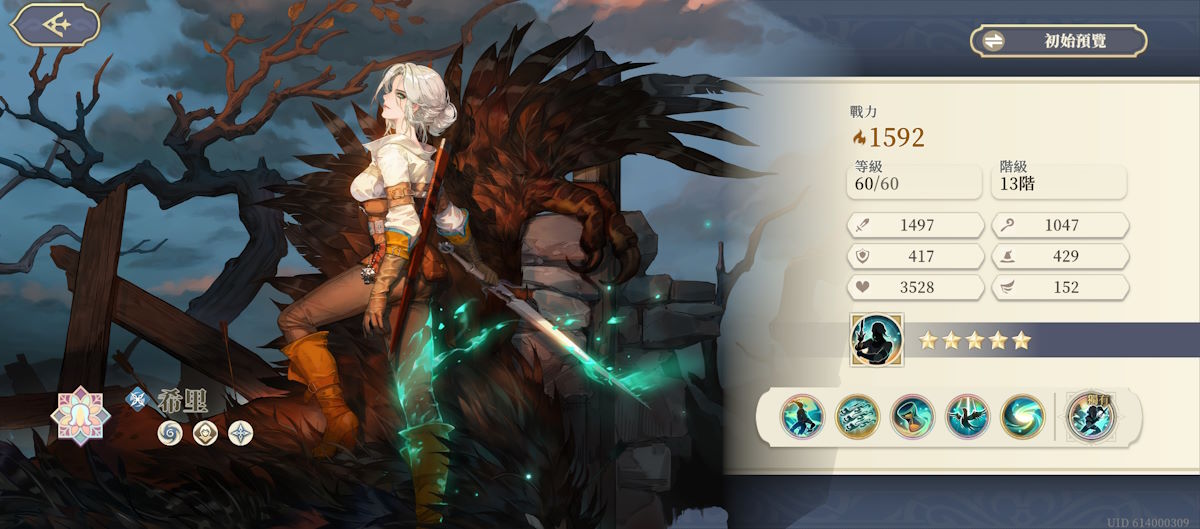Tap the blue swirl trait icon

coord(170,433)
